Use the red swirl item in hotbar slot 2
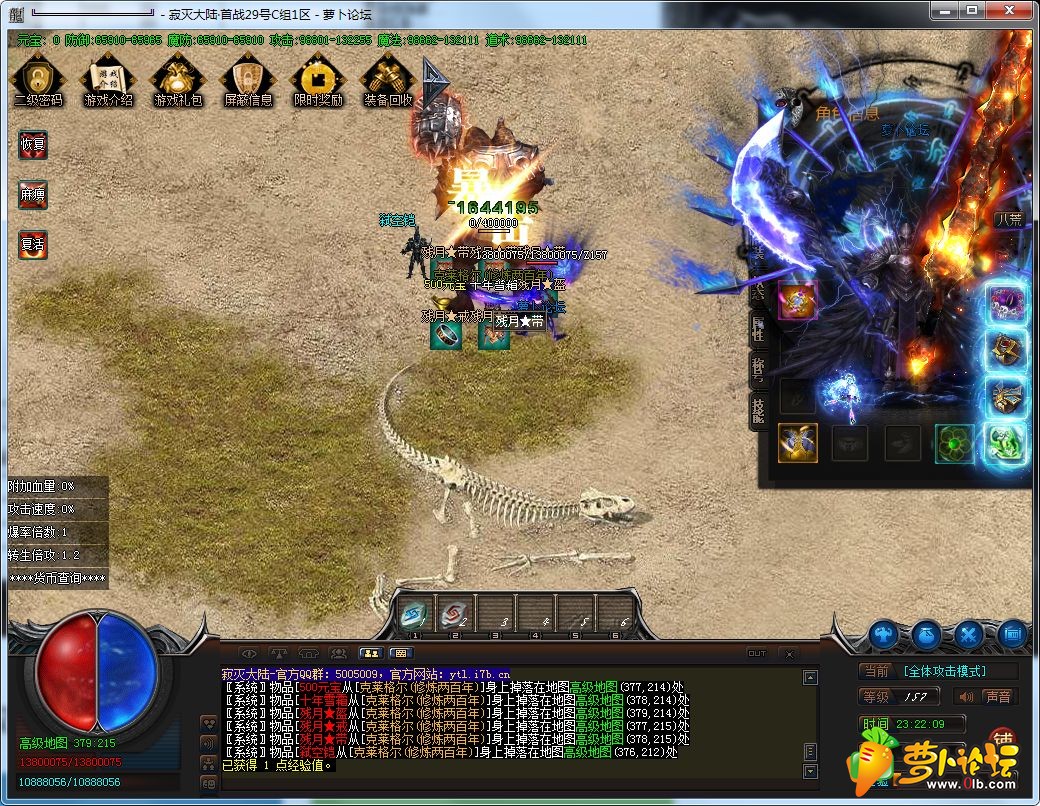Viewport: 1040px width, 806px height. 455,615
